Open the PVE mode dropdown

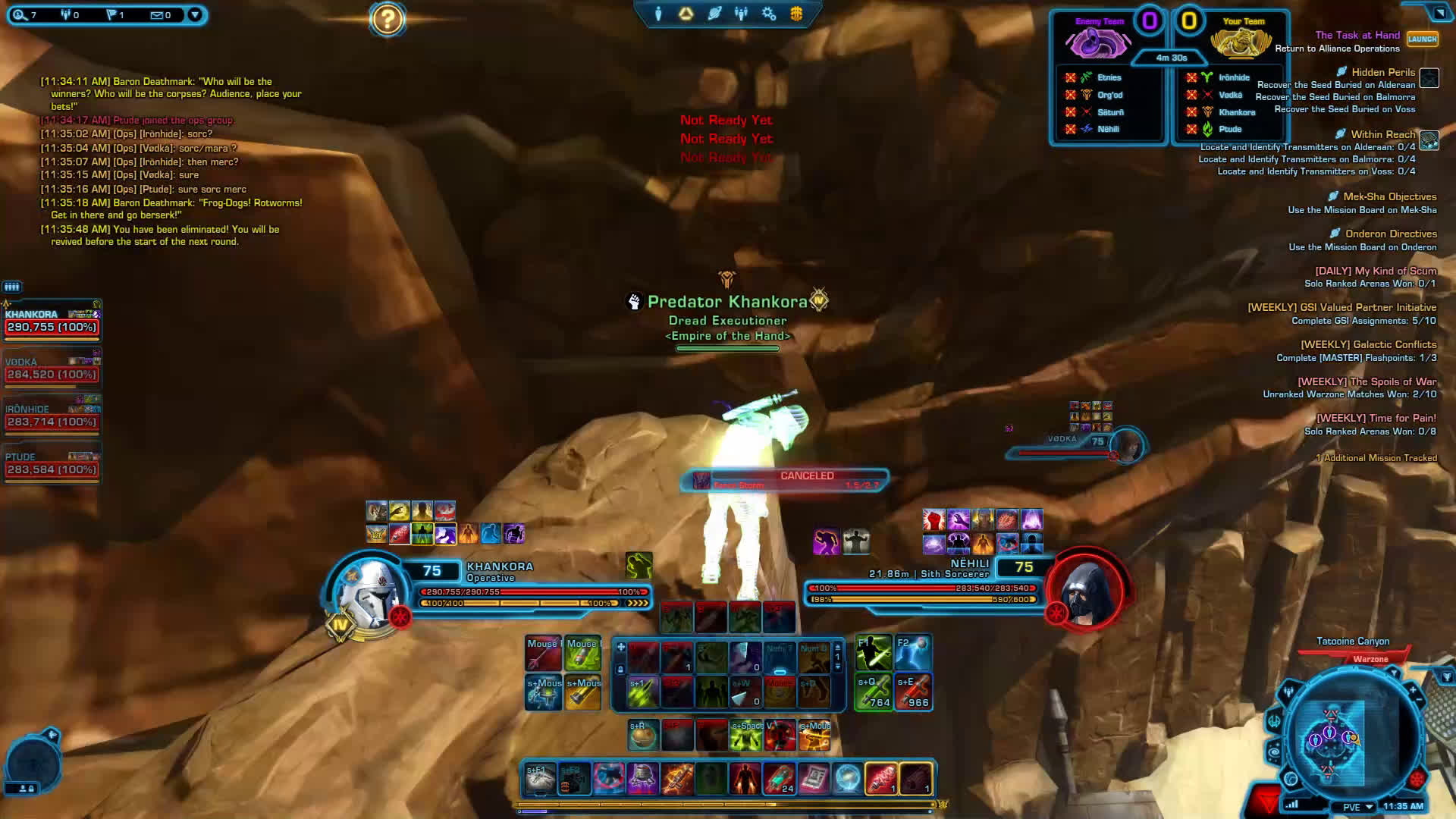tap(1358, 807)
